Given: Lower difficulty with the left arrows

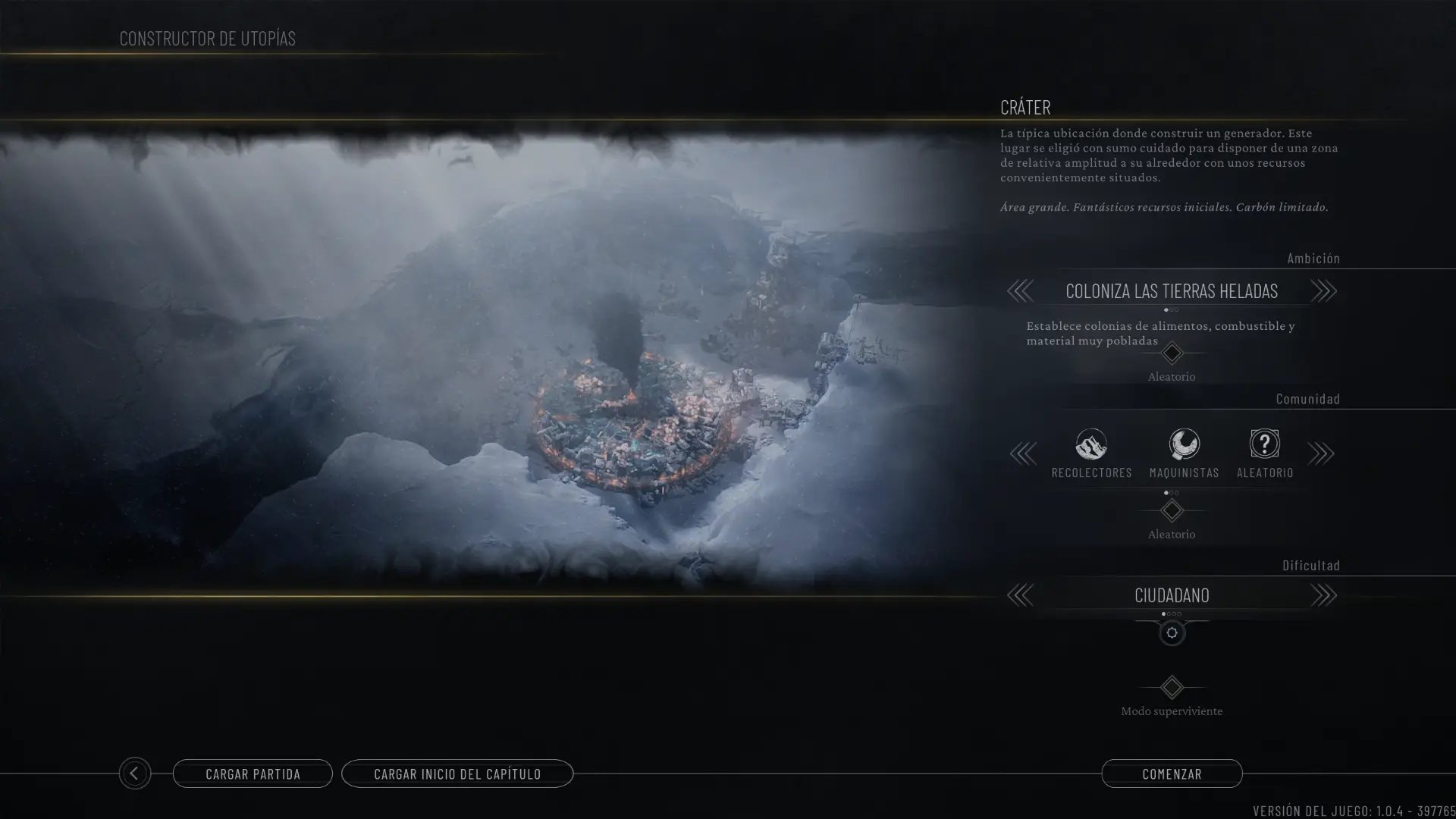Looking at the screenshot, I should (1020, 595).
